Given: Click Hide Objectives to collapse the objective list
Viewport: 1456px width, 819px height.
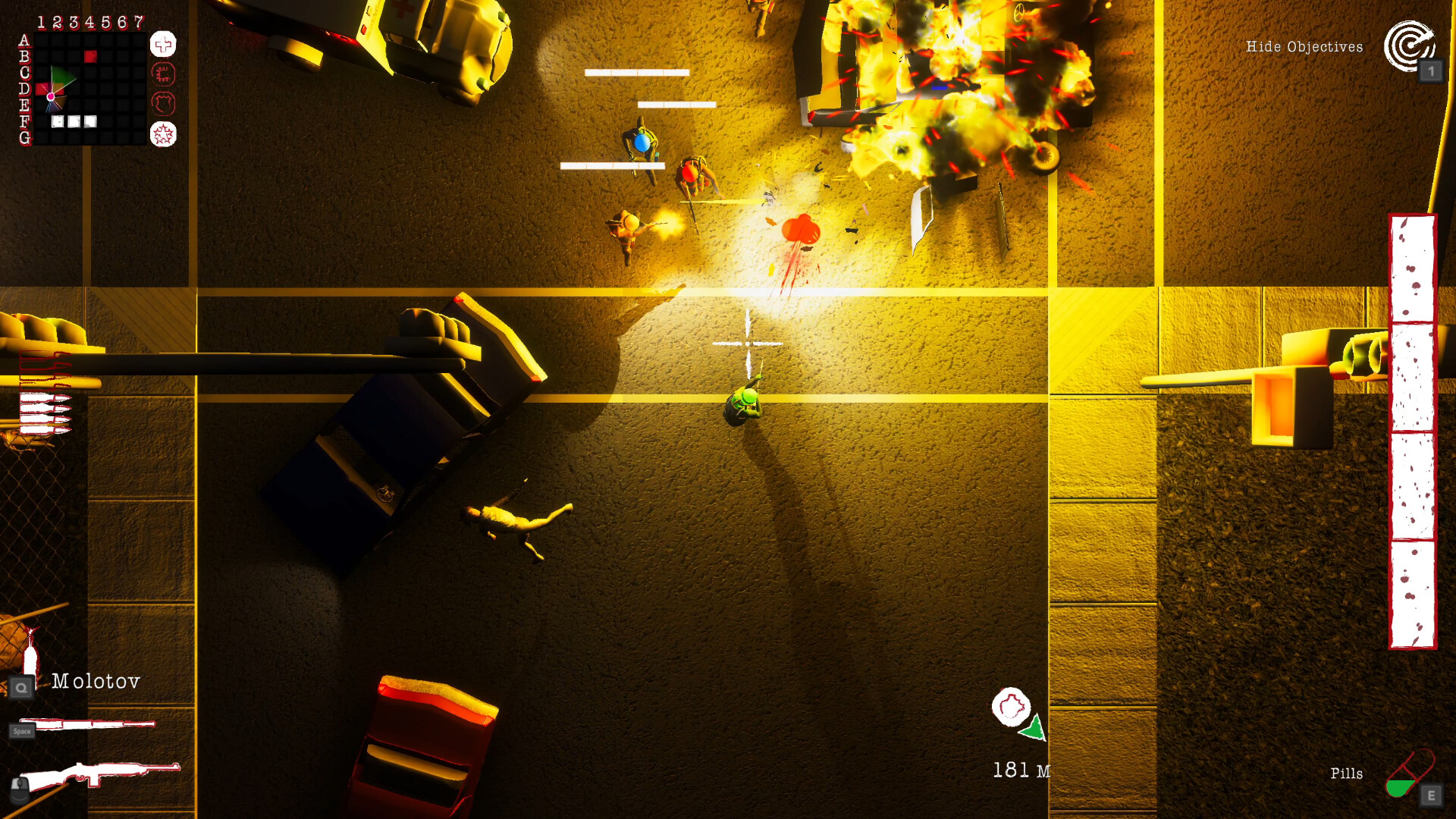Looking at the screenshot, I should [1303, 46].
